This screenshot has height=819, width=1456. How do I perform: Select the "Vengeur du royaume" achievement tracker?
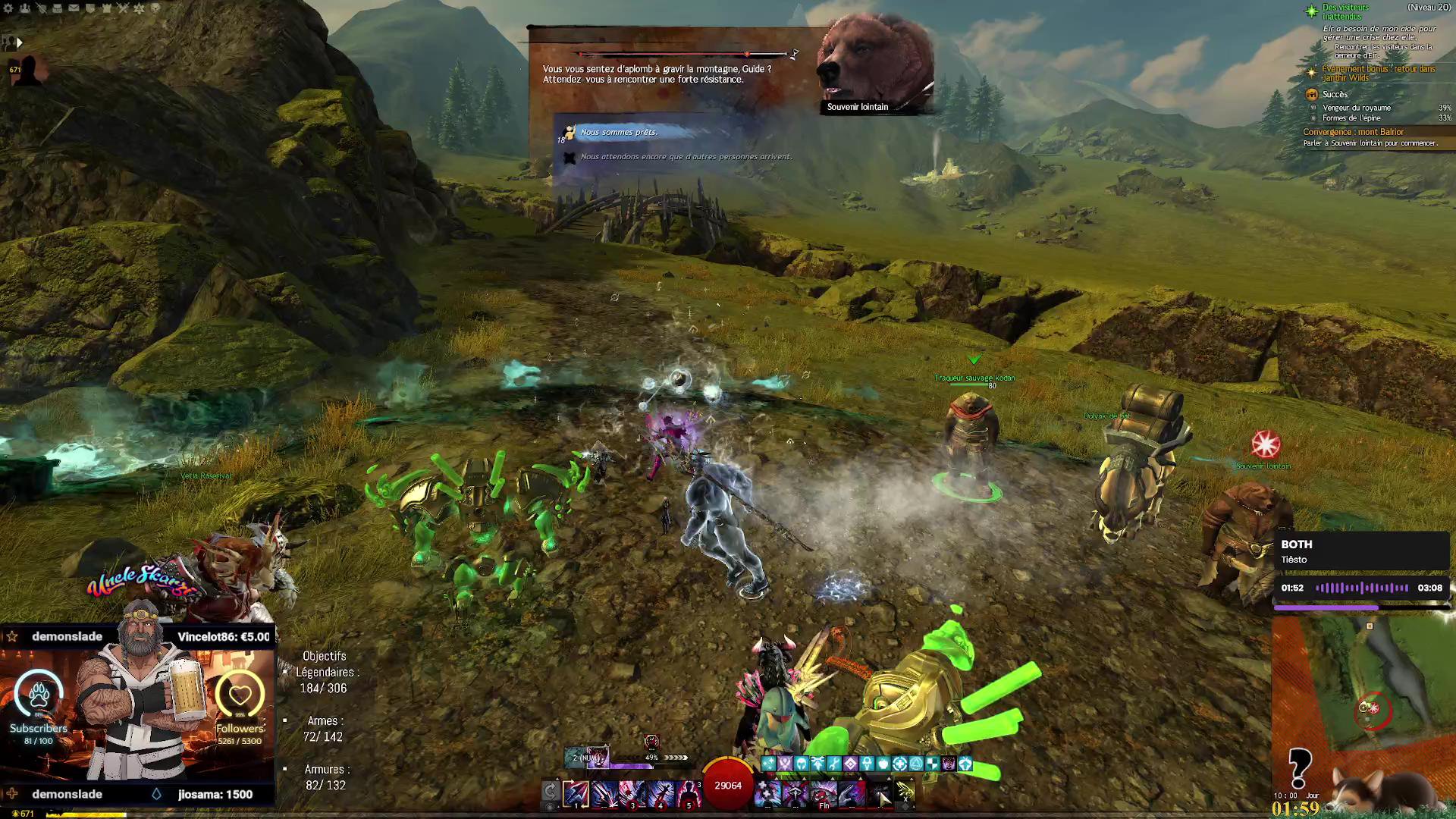(1357, 108)
